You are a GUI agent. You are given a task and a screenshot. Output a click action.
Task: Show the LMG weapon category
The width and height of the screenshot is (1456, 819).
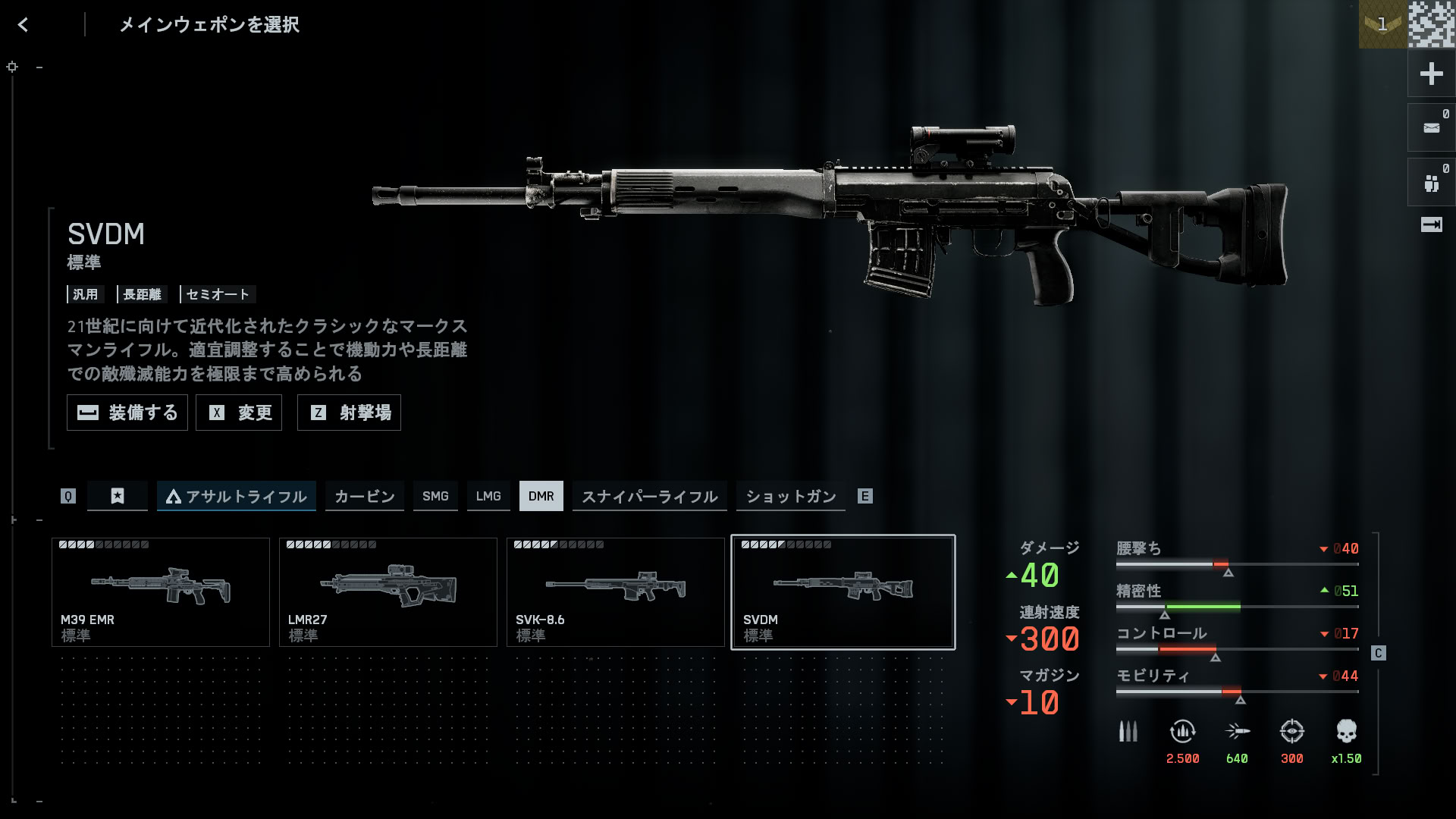click(x=488, y=496)
